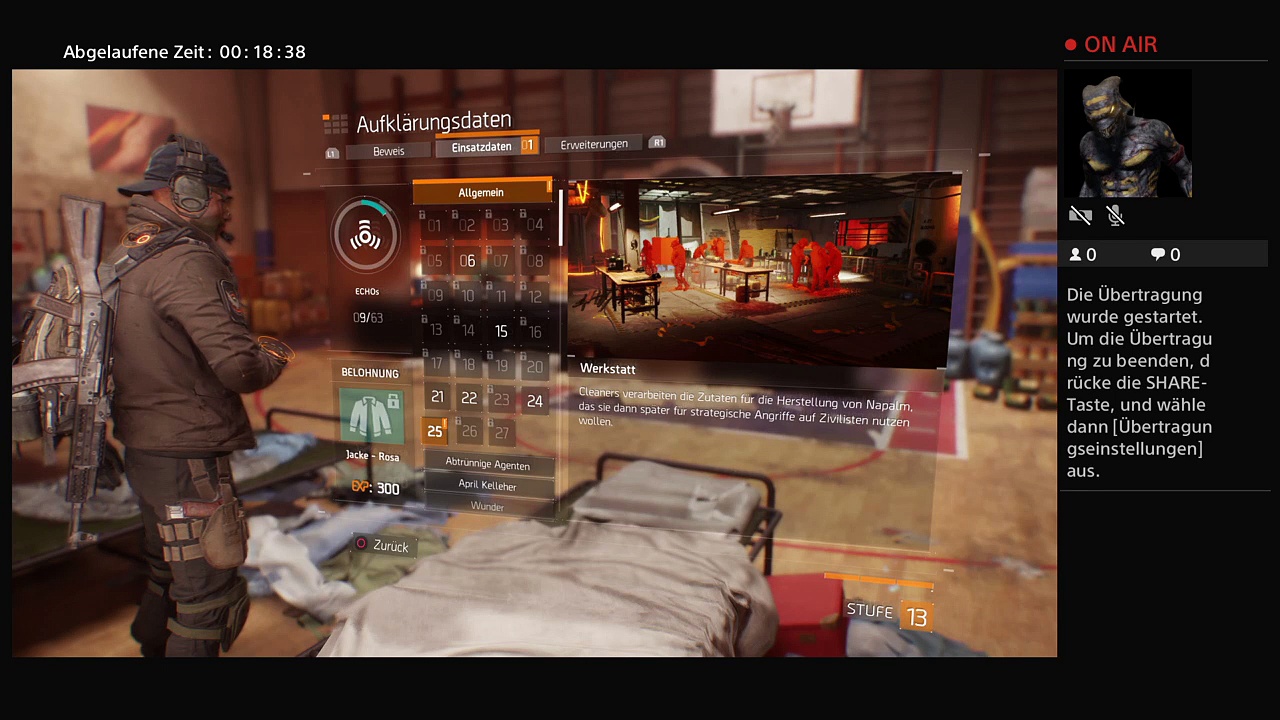Choose ECHO entry 15
Screen dimensions: 1280x720
tap(501, 331)
